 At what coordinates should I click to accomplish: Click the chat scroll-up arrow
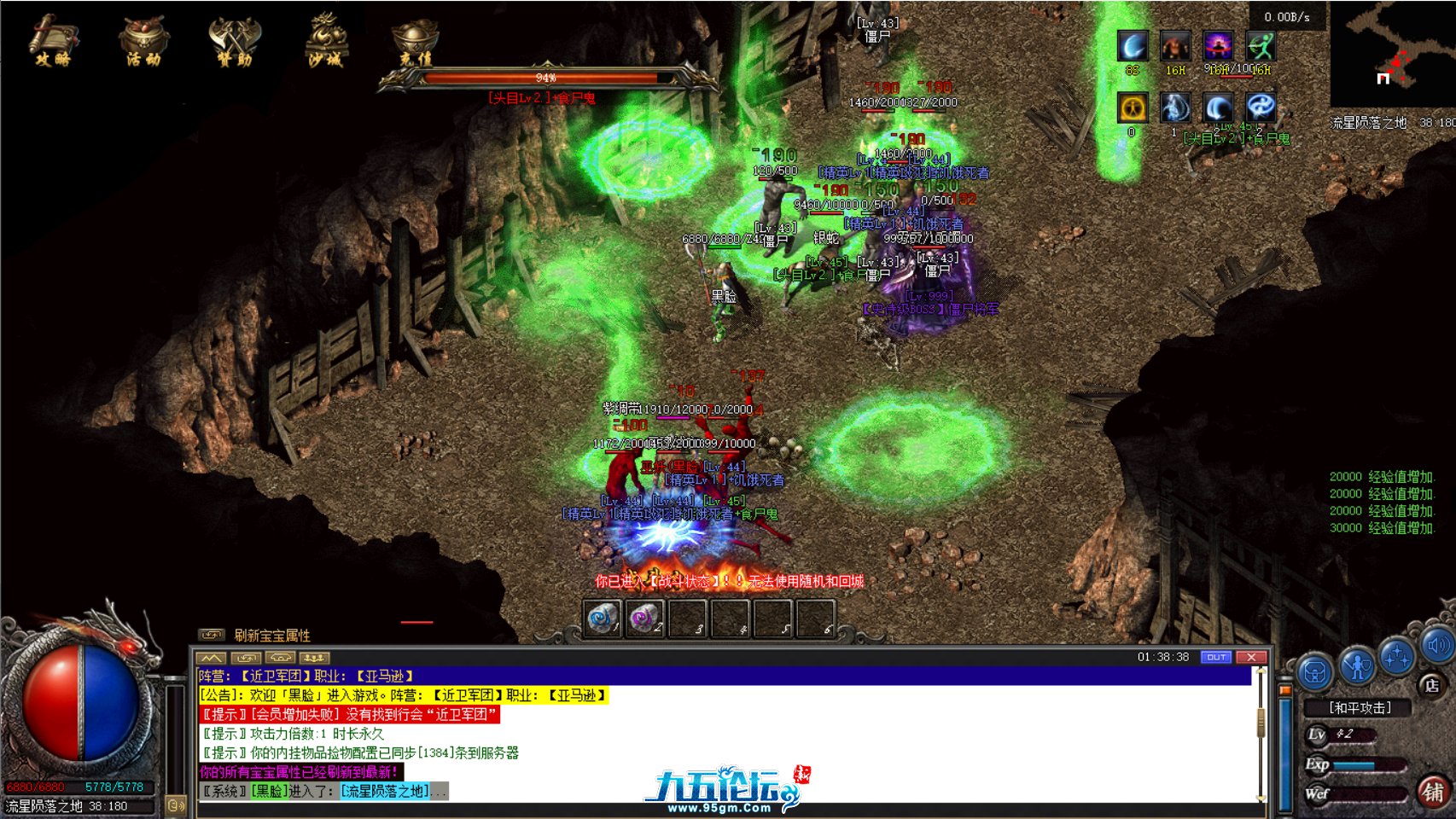[1261, 671]
